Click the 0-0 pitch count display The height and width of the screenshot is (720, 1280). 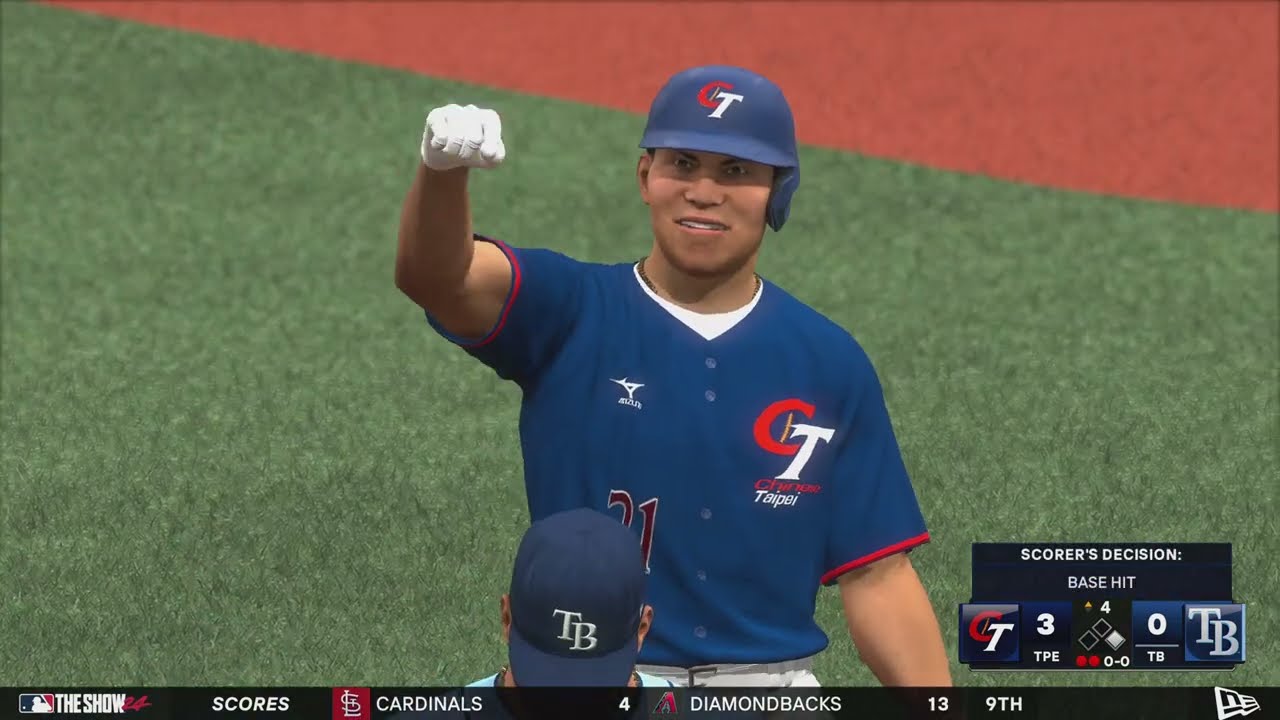[1115, 661]
